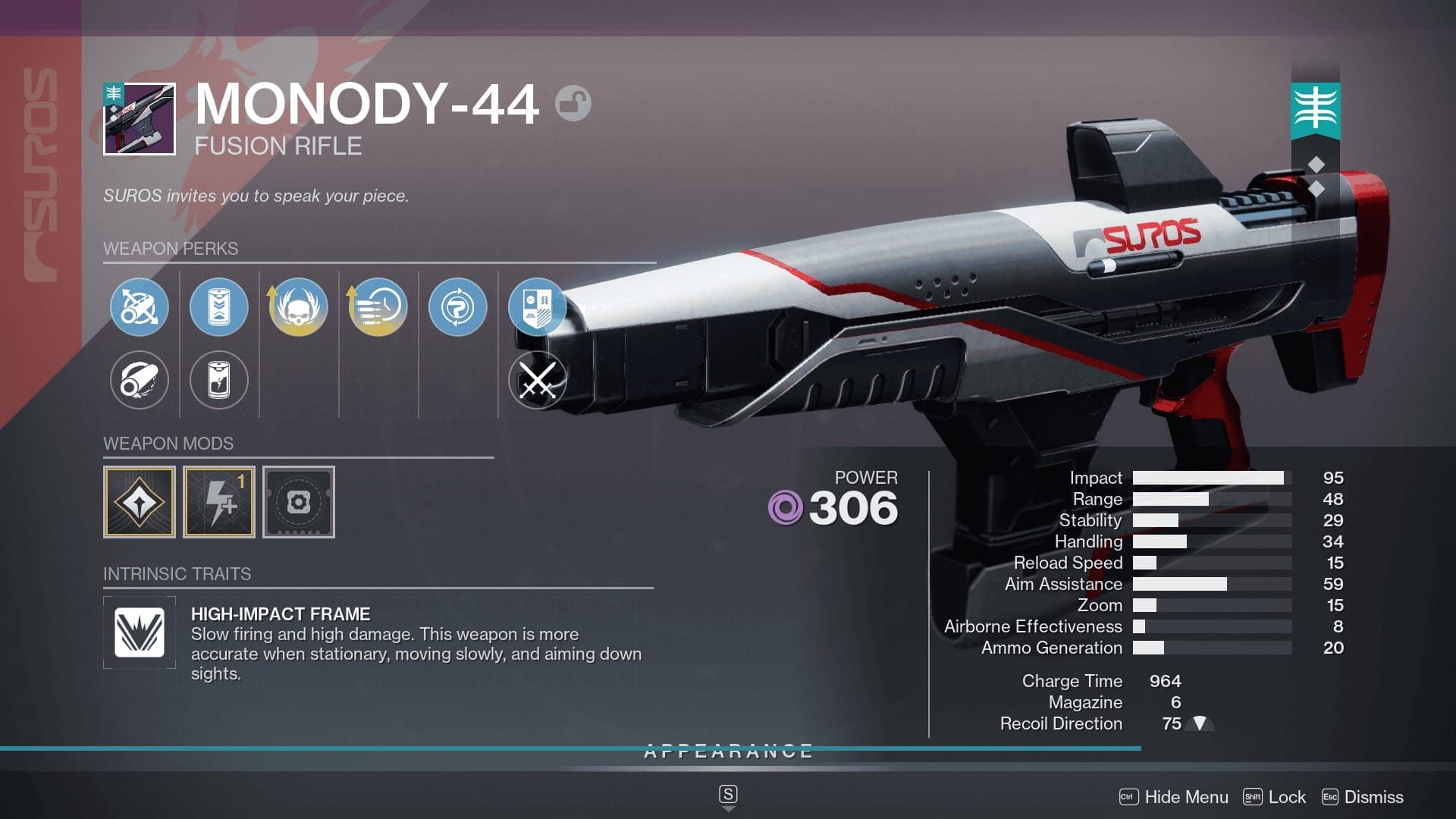Dismiss the weapon inspection screen
Viewport: 1456px width, 819px height.
[1373, 797]
